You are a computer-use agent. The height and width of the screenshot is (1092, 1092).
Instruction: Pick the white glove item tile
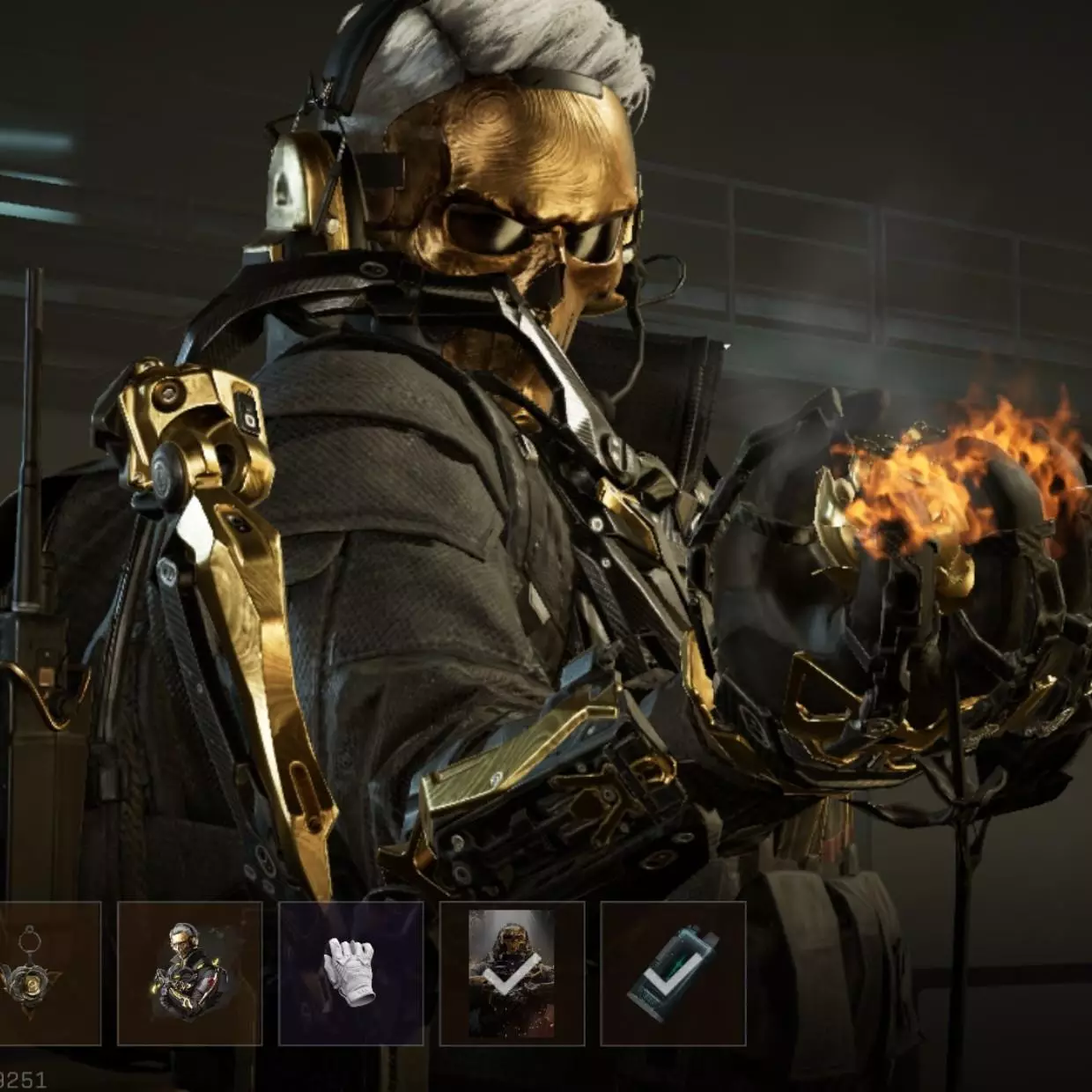350,973
